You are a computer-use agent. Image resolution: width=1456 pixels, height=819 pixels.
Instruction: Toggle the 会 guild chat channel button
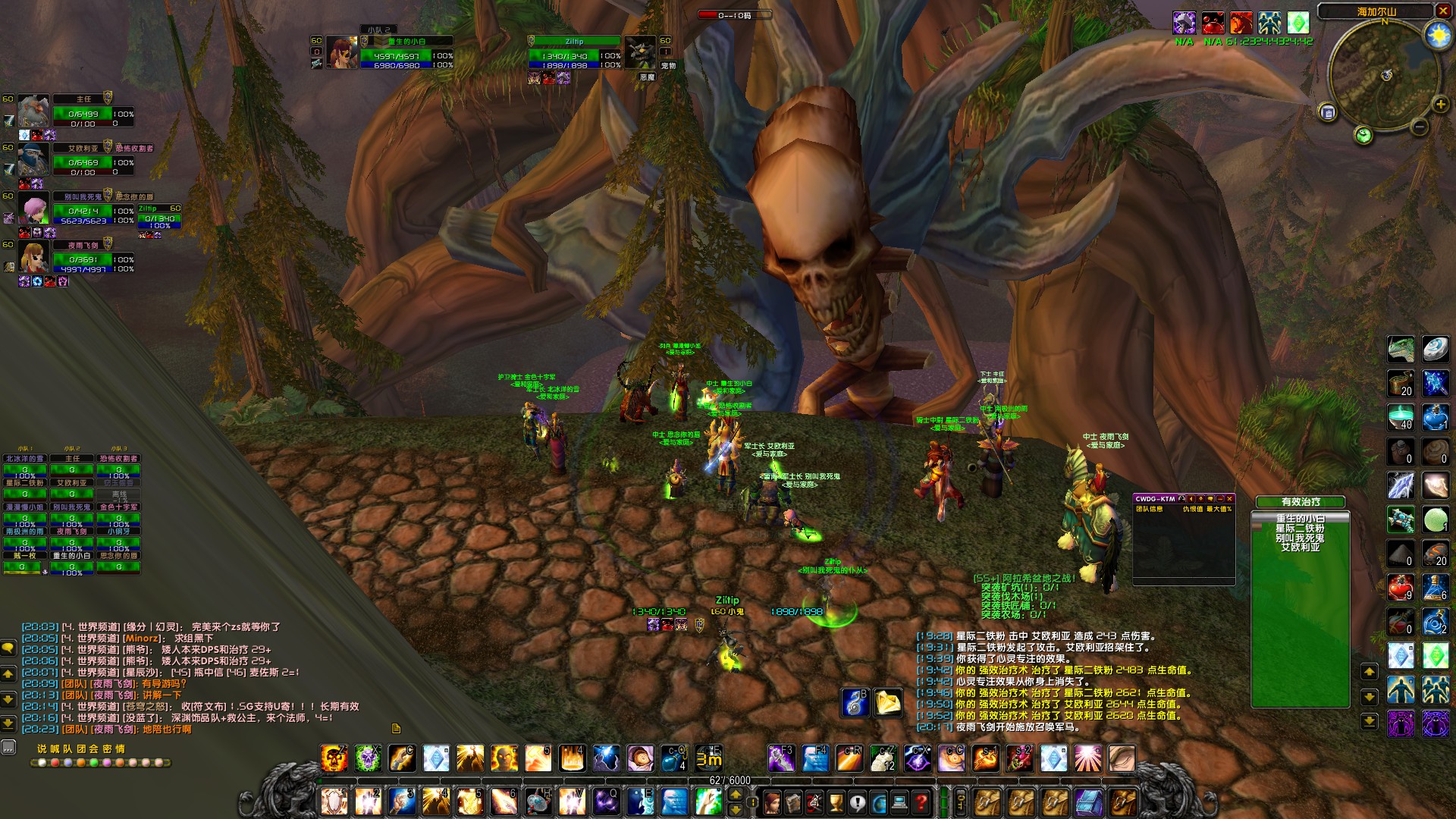click(x=93, y=748)
